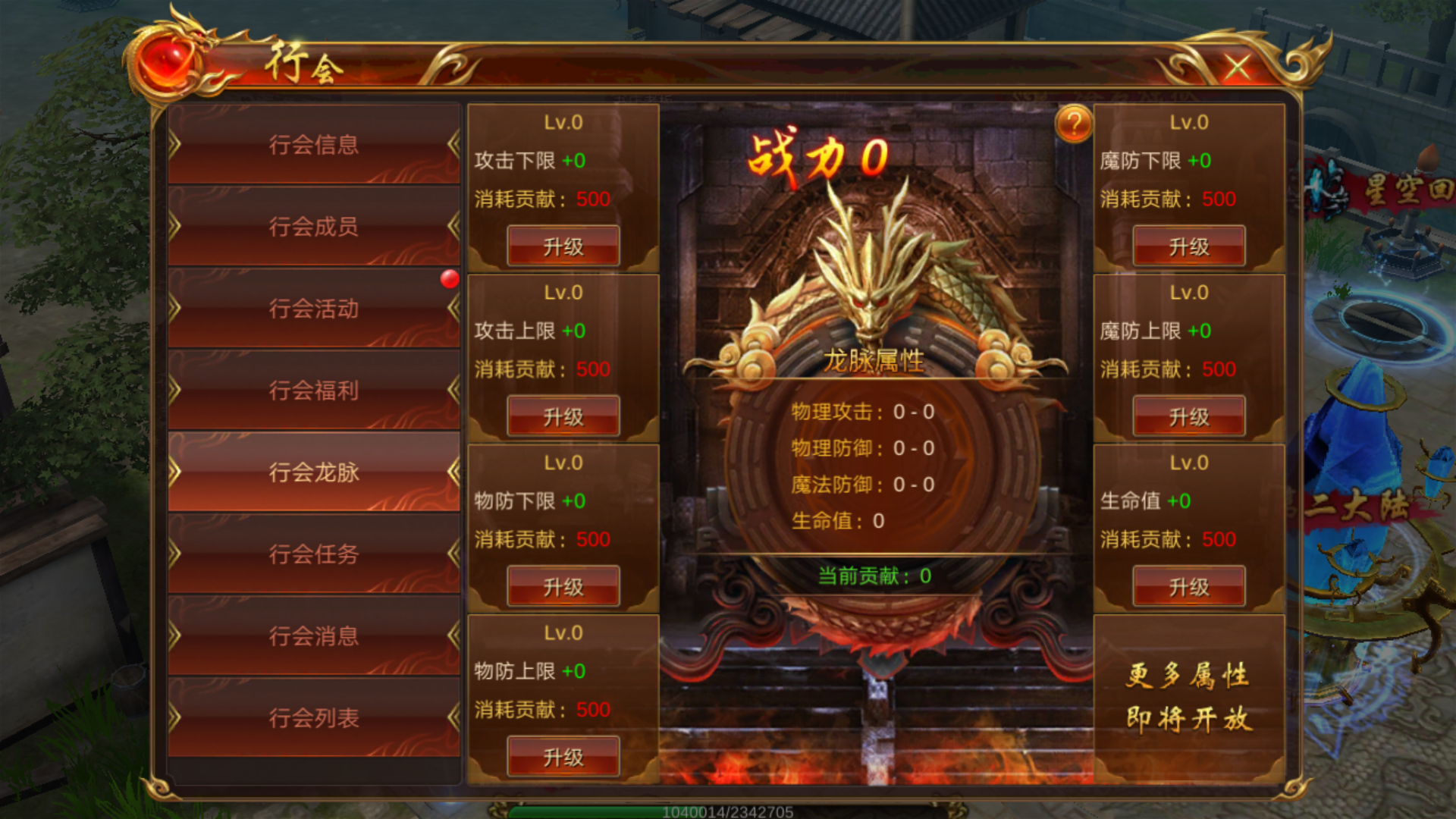1456x819 pixels.
Task: Upgrade 物防下限 with the 升级 button
Action: point(563,587)
